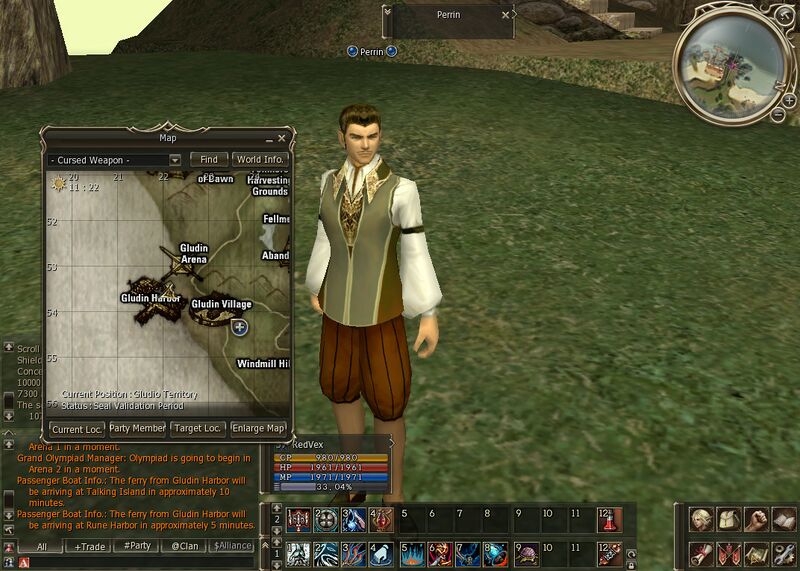
Task: Open the @Clan chat tab
Action: (183, 546)
